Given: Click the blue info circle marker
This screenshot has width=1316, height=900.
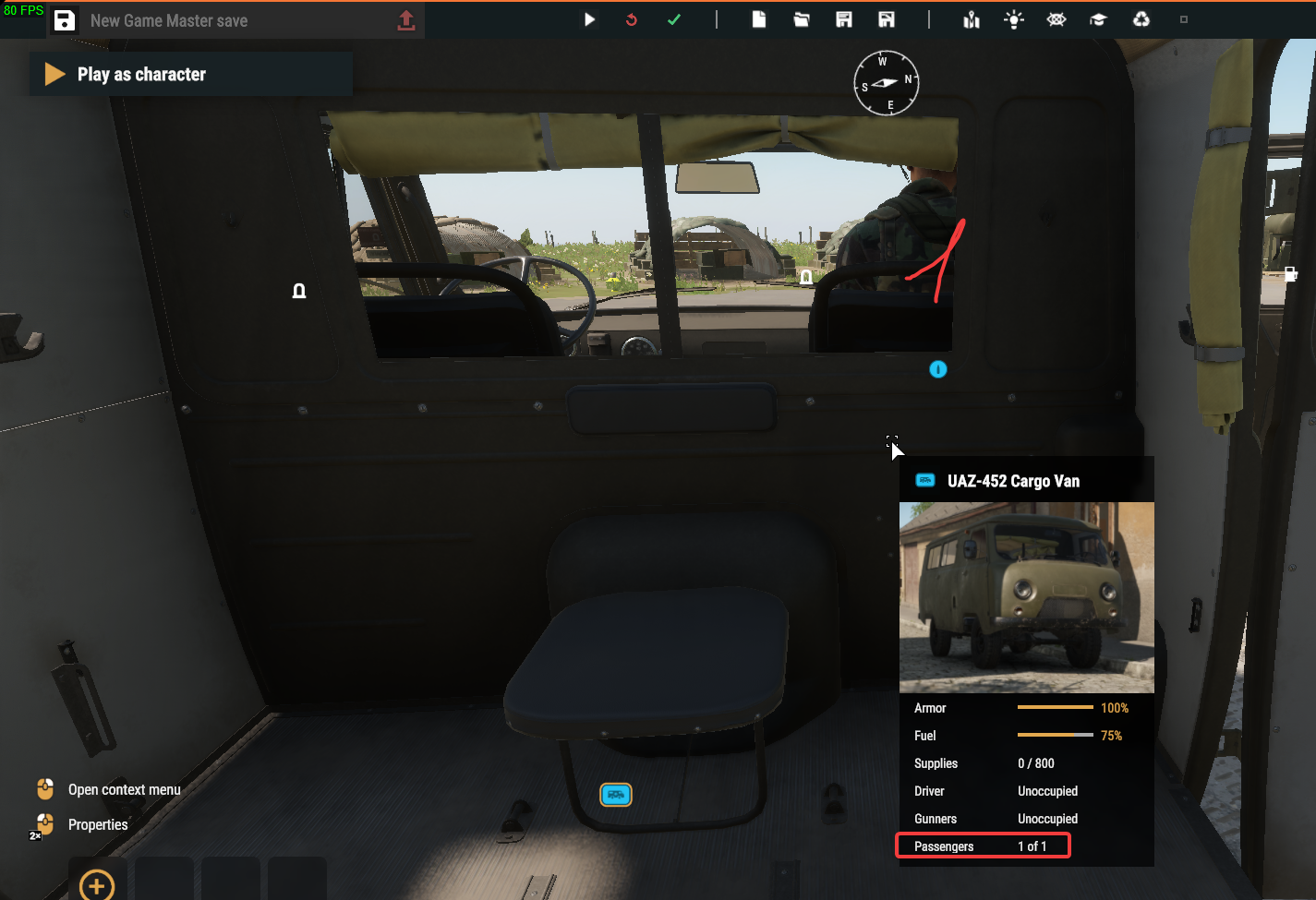Looking at the screenshot, I should click(938, 369).
